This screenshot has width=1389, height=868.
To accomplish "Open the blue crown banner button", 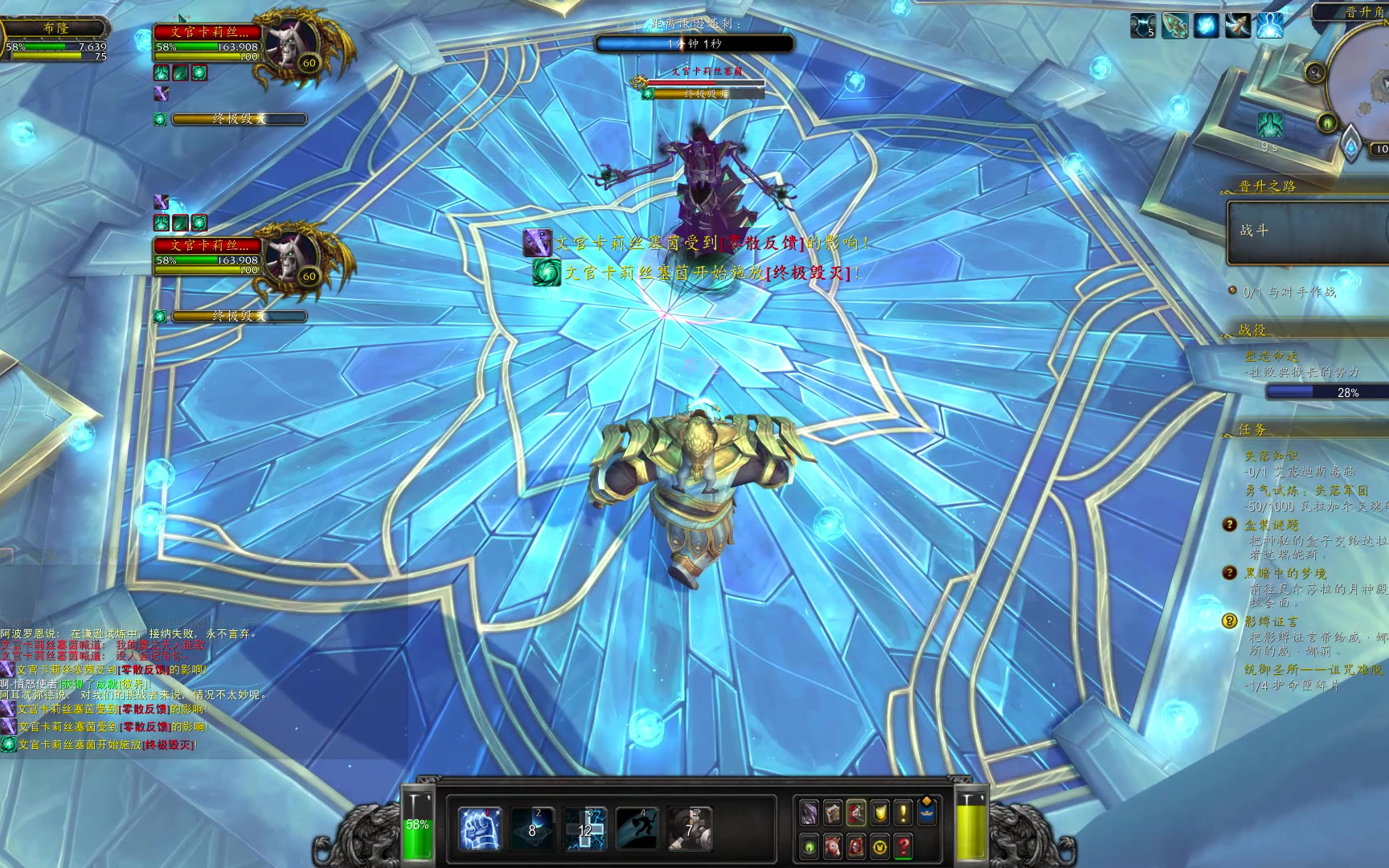I will tap(927, 813).
